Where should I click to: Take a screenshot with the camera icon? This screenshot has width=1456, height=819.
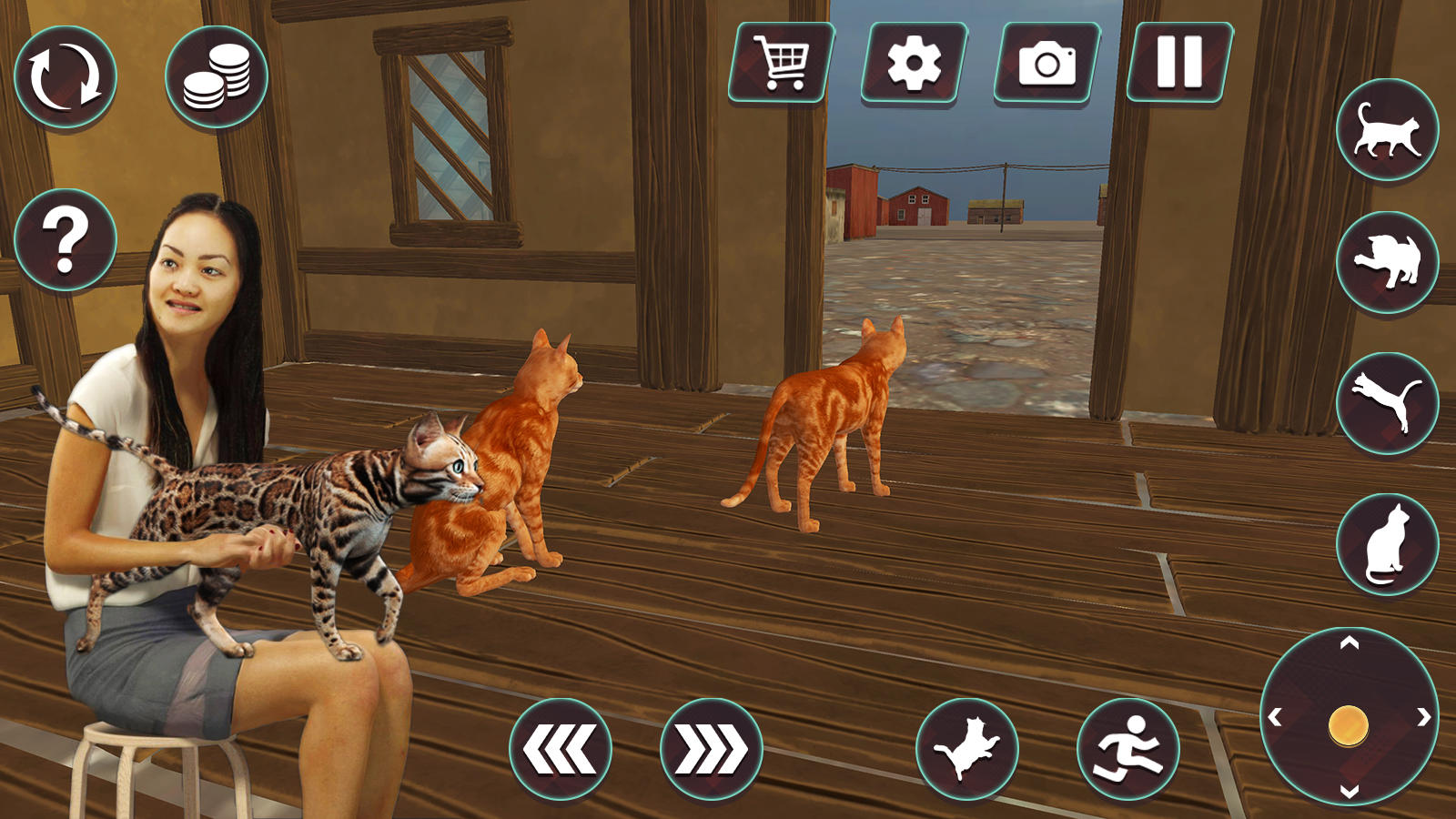1048,62
